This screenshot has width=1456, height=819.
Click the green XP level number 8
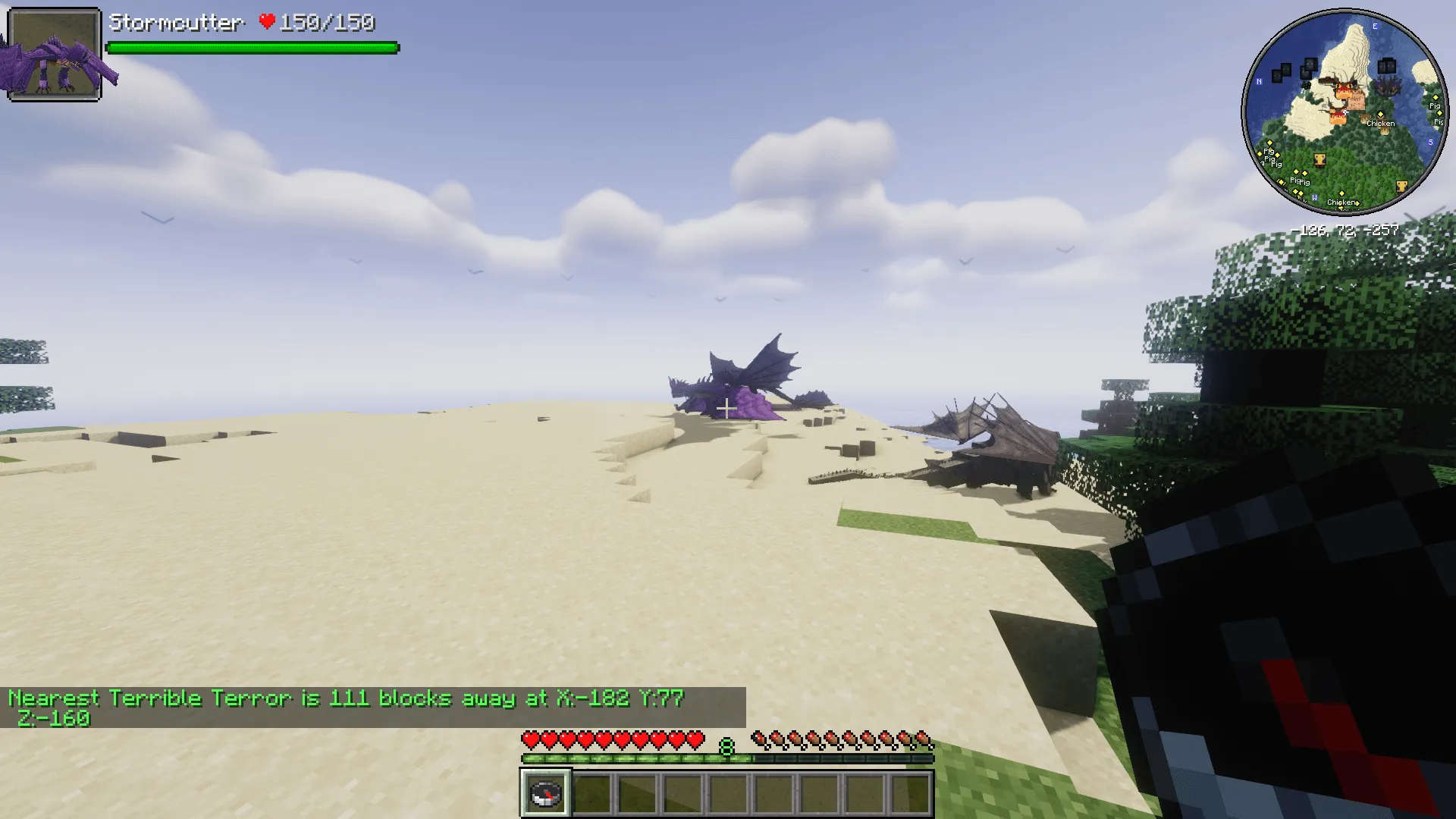point(727,747)
